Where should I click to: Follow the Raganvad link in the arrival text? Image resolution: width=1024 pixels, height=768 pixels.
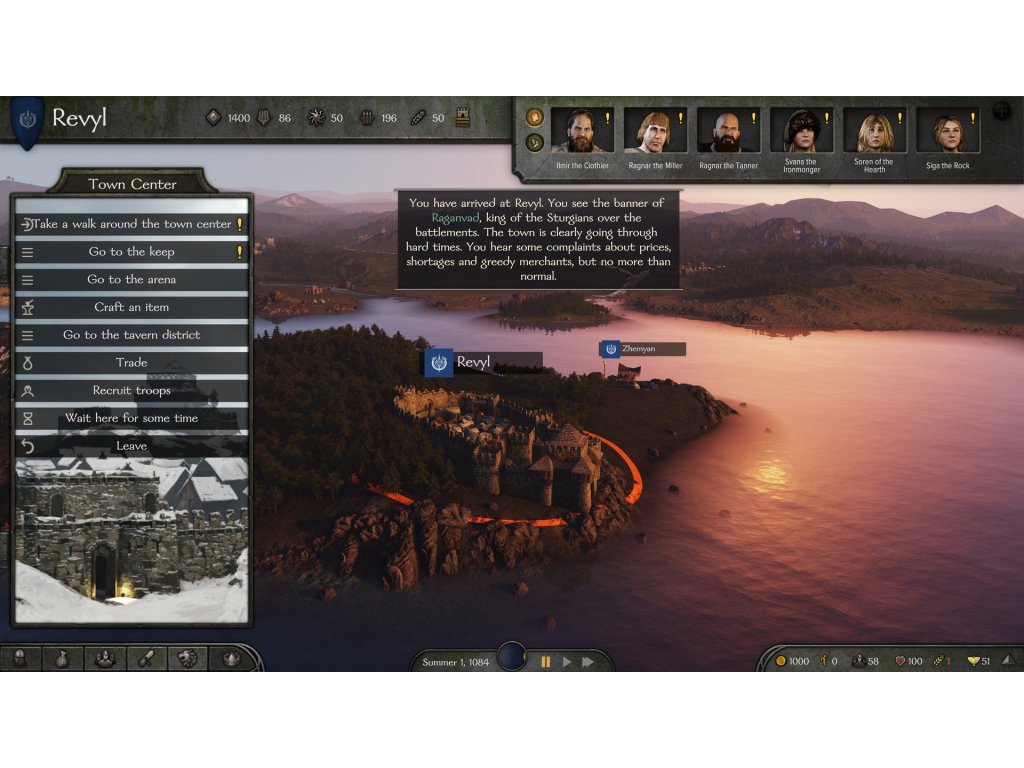click(x=456, y=217)
